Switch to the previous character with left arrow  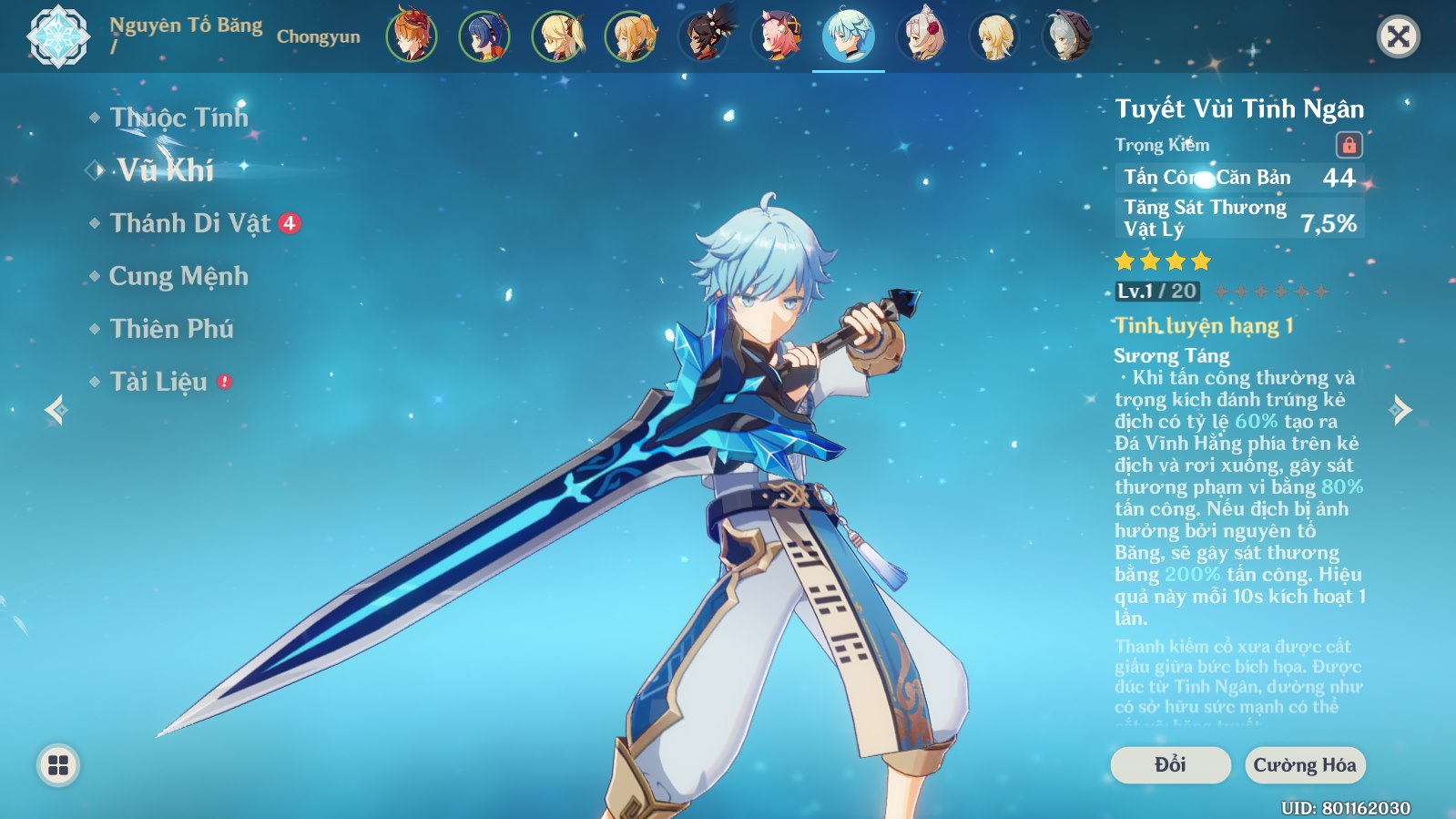pyautogui.click(x=56, y=410)
